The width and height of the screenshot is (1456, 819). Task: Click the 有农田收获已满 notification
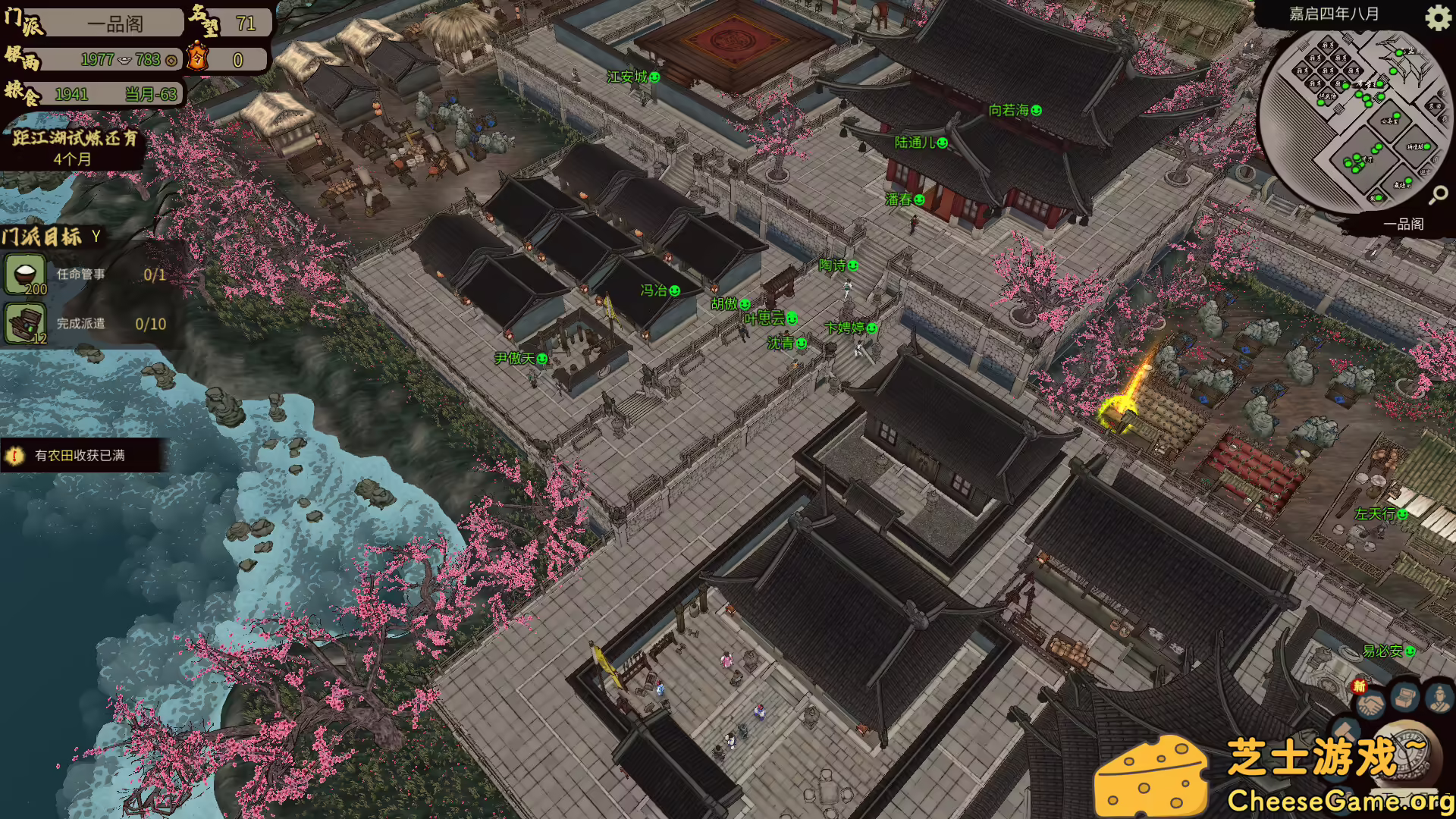(78, 456)
